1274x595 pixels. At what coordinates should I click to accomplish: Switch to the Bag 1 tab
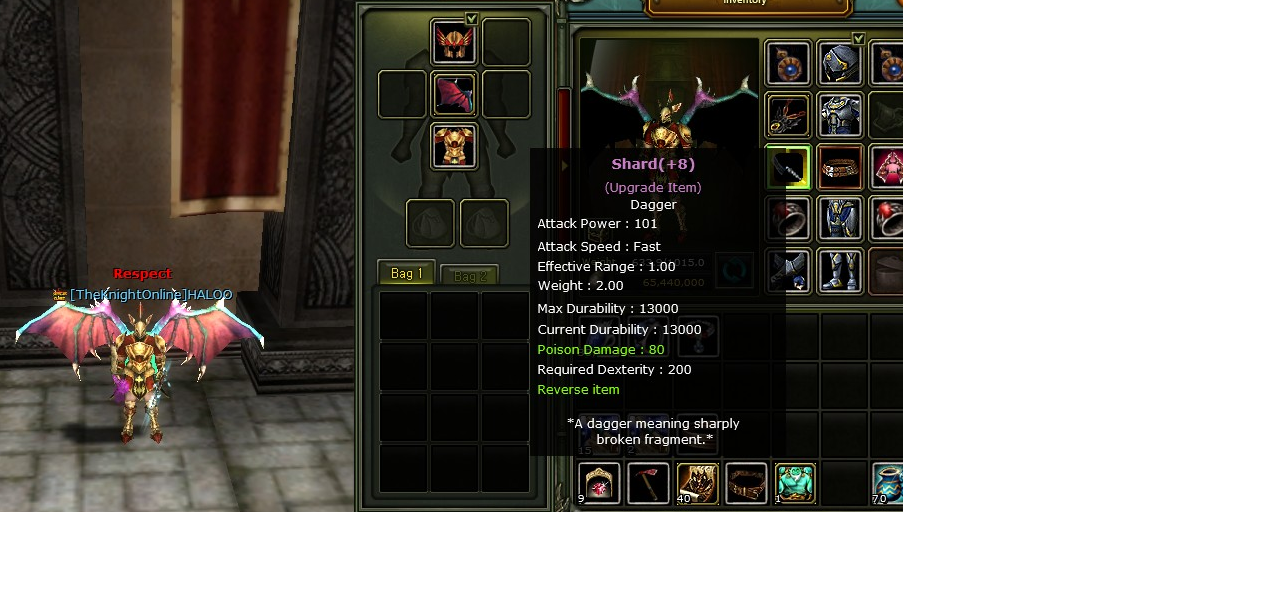pos(406,273)
